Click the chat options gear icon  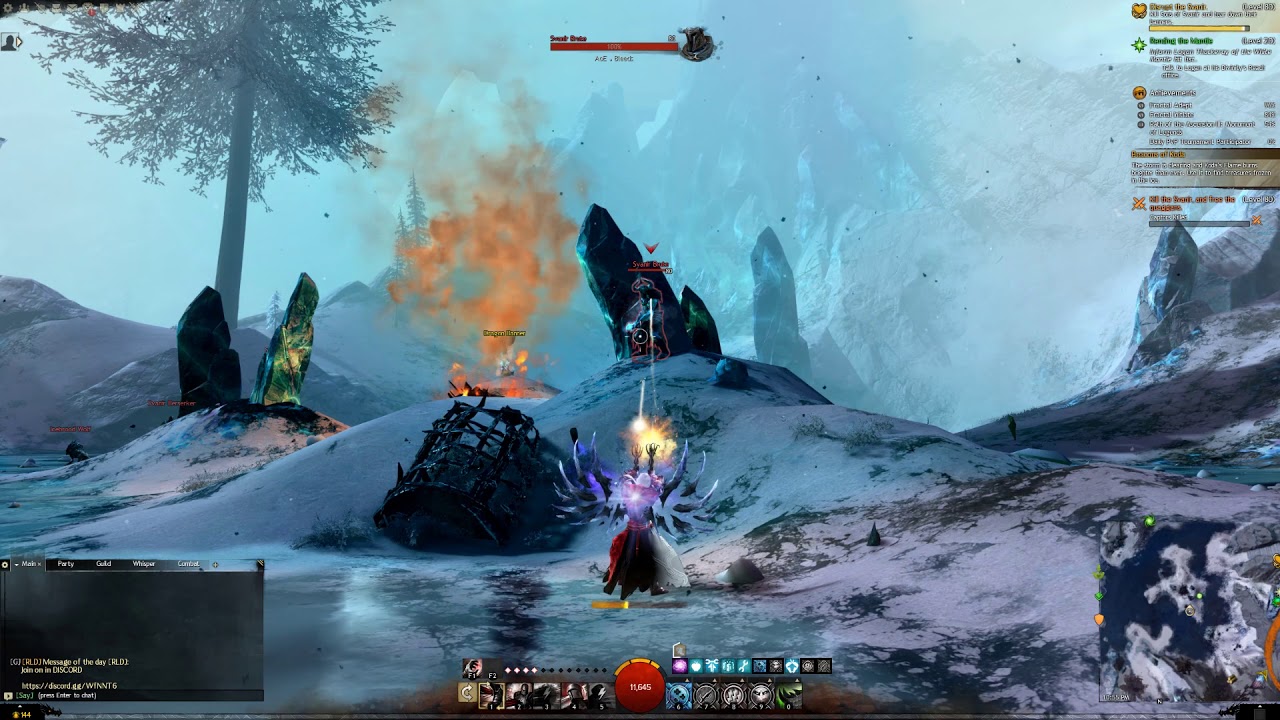pos(4,565)
